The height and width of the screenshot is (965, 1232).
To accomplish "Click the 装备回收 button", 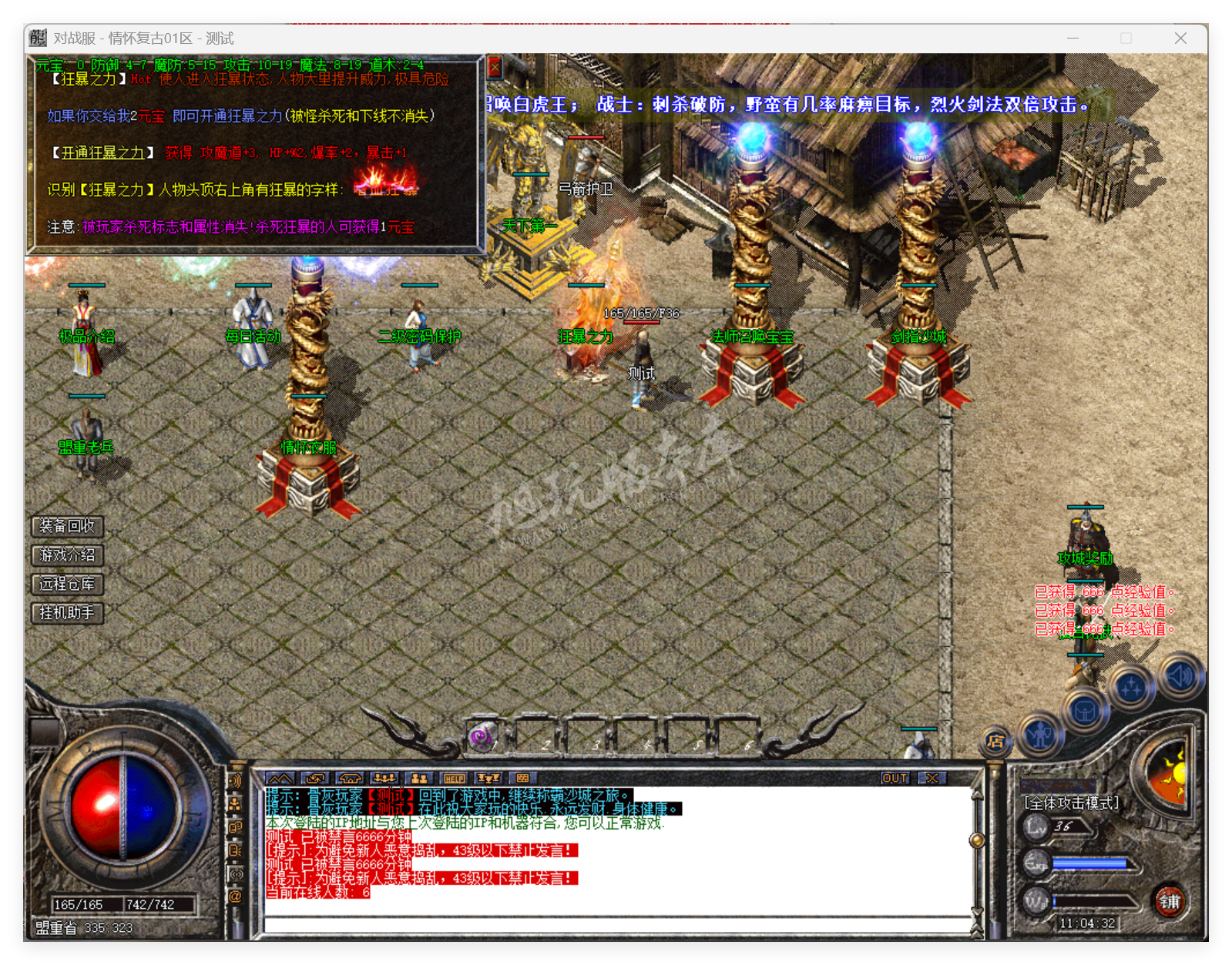I will (65, 527).
